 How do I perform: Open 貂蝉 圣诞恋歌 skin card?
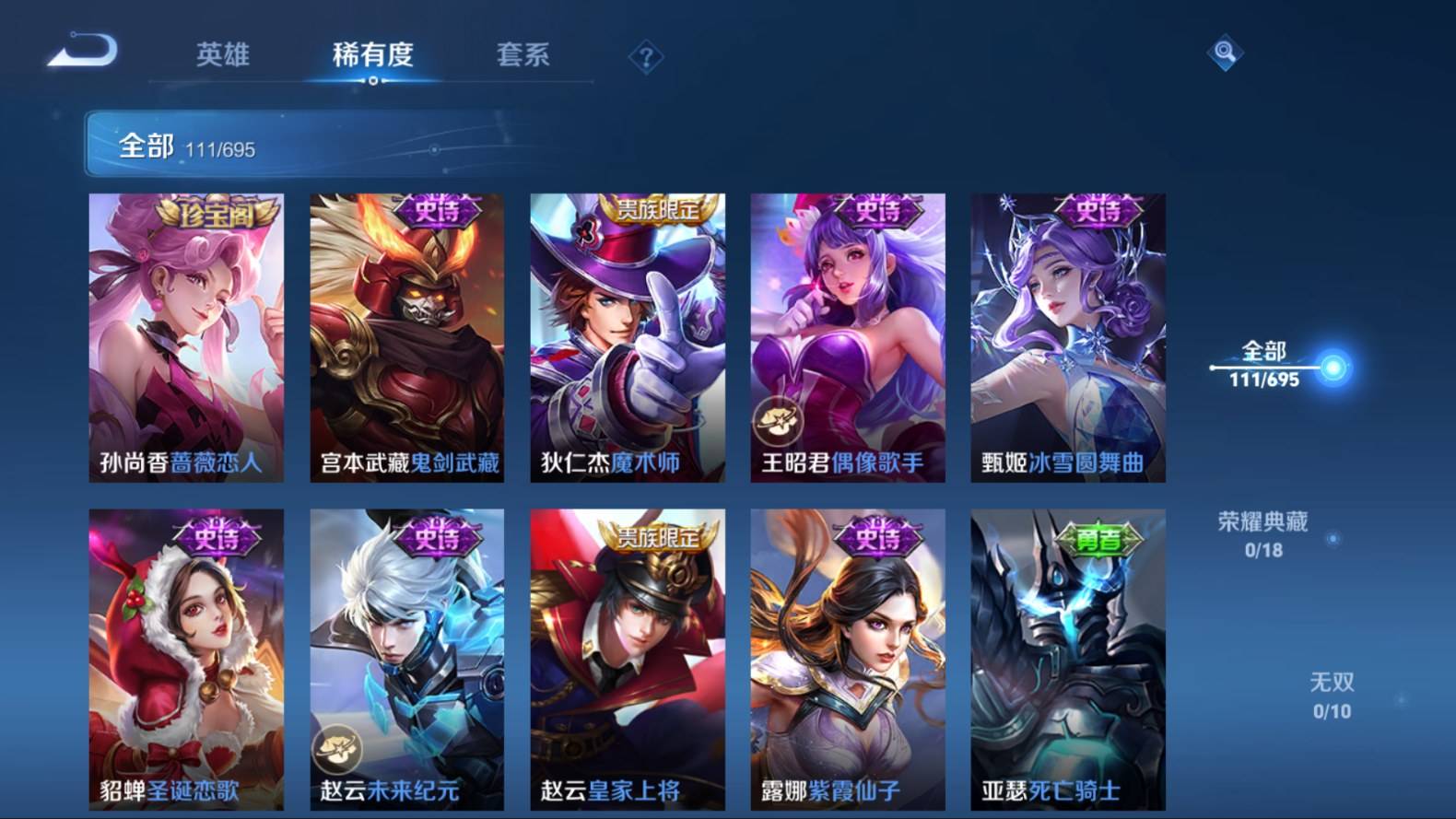[x=186, y=659]
